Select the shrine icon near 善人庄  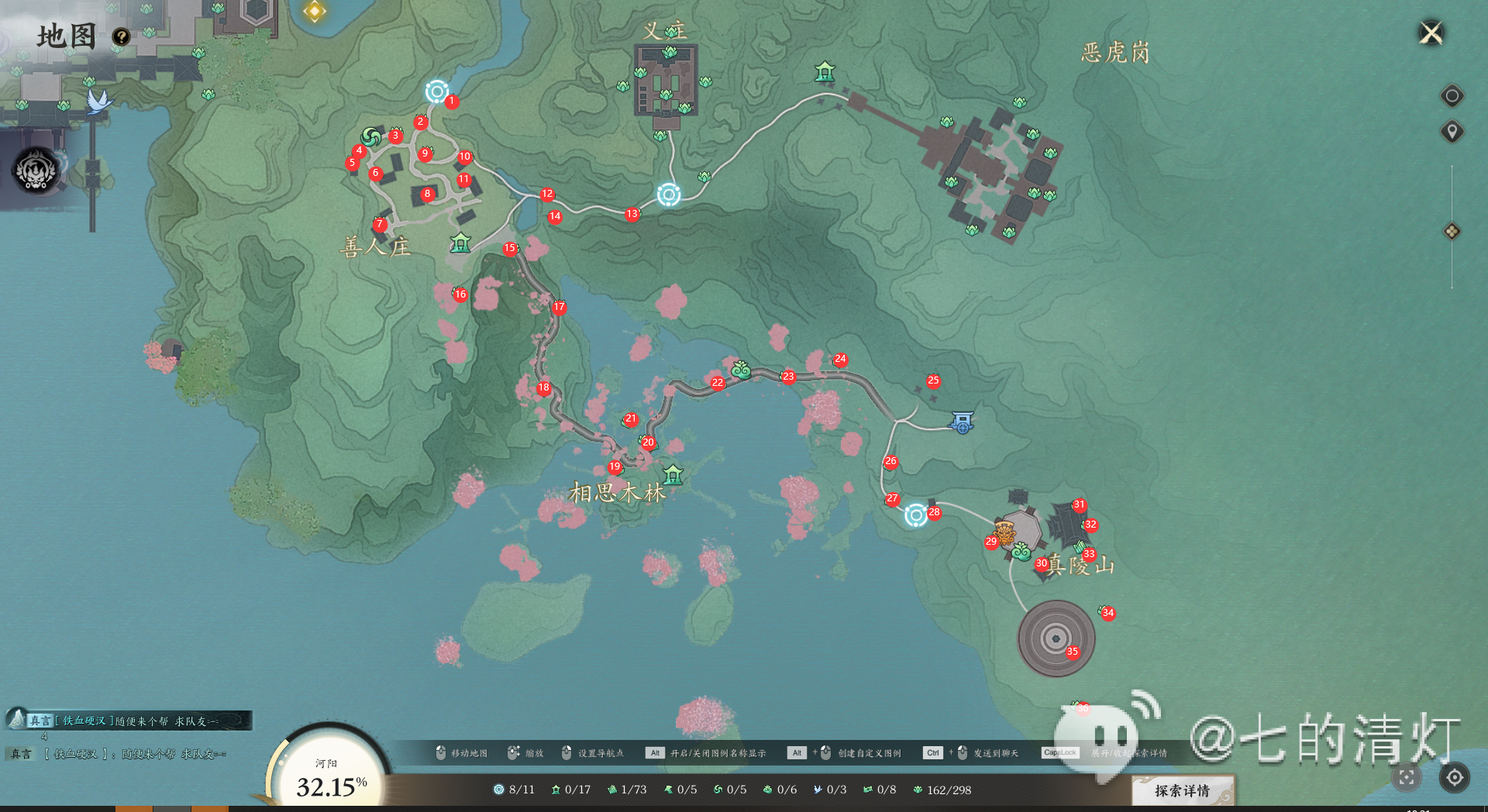click(x=460, y=243)
